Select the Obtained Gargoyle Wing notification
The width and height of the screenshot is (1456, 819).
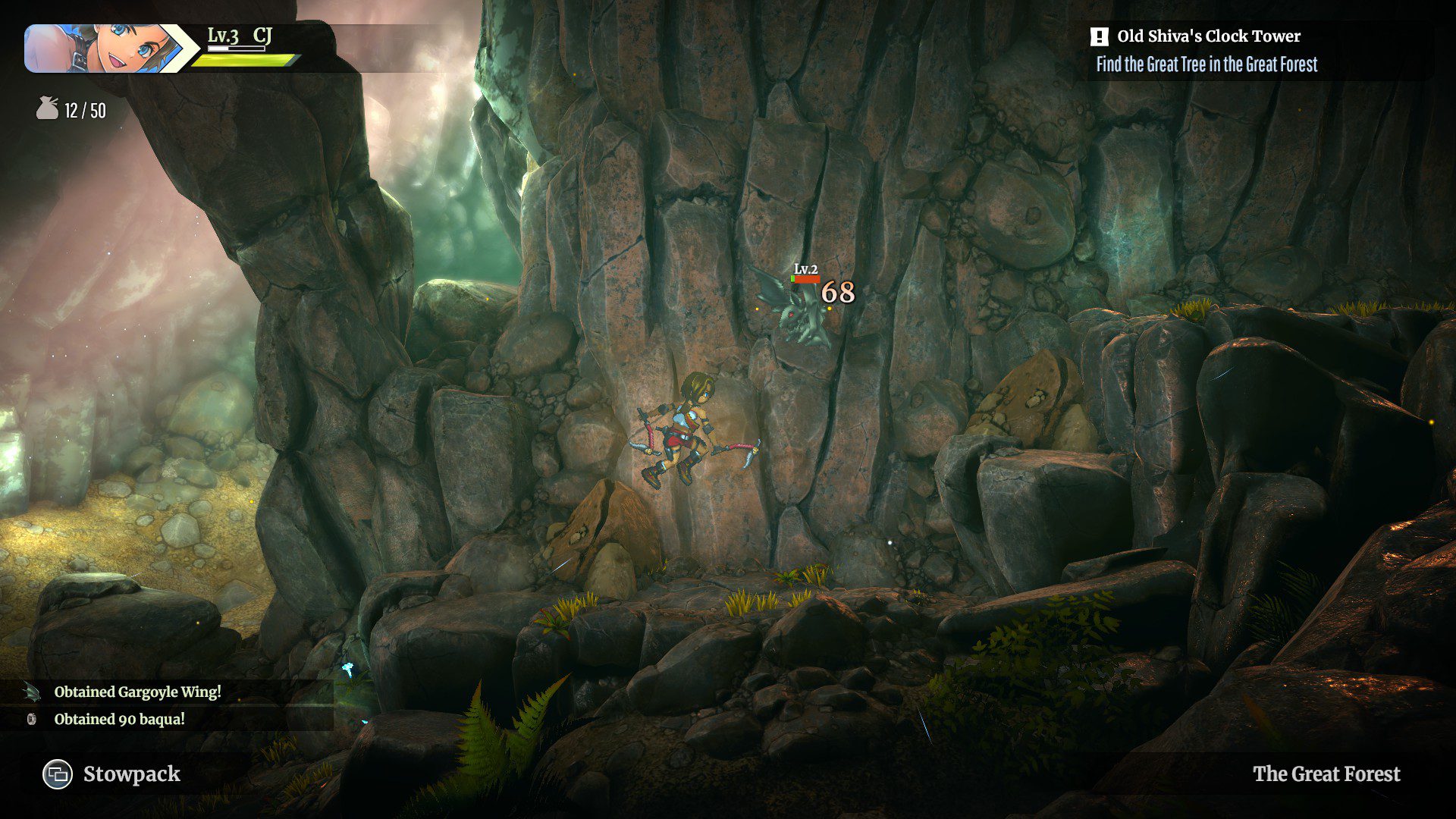[137, 692]
